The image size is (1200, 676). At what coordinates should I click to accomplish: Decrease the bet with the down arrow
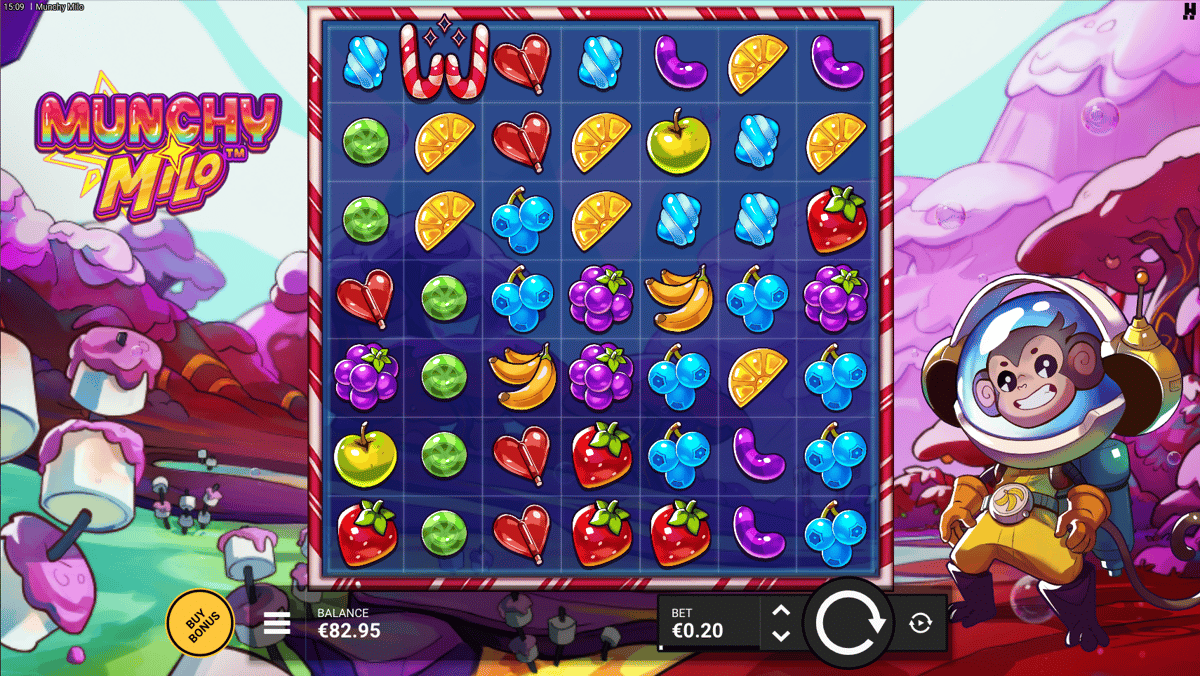(781, 635)
